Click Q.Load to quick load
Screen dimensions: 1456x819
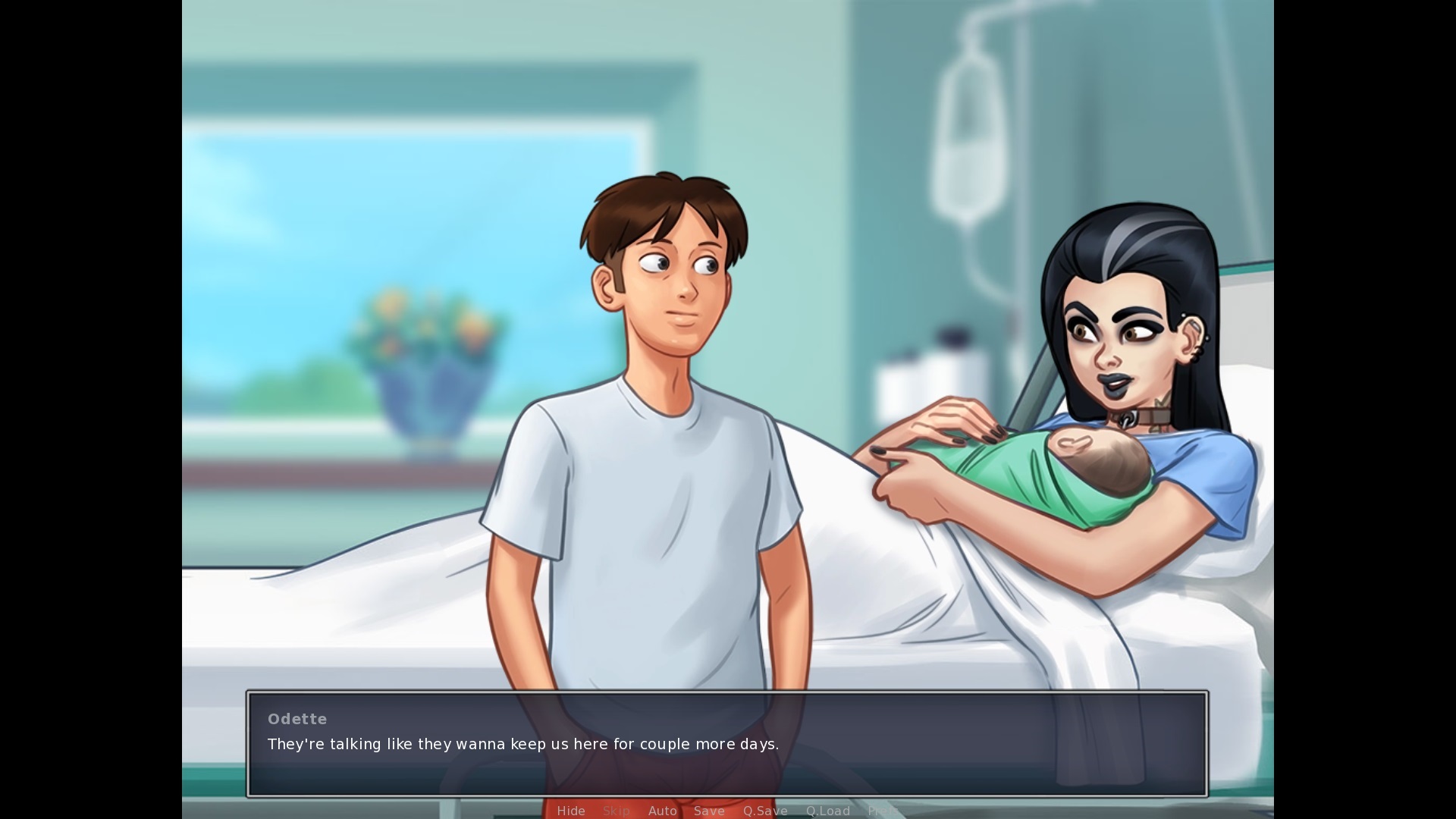coord(827,811)
